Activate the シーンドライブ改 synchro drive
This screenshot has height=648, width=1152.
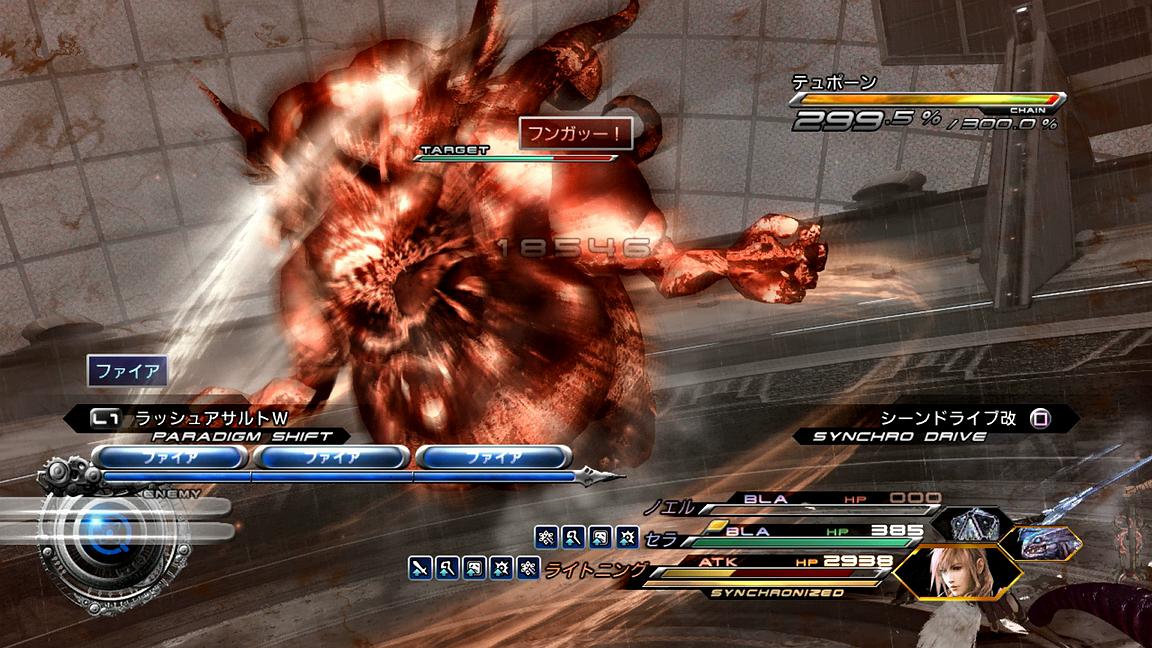[x=933, y=418]
